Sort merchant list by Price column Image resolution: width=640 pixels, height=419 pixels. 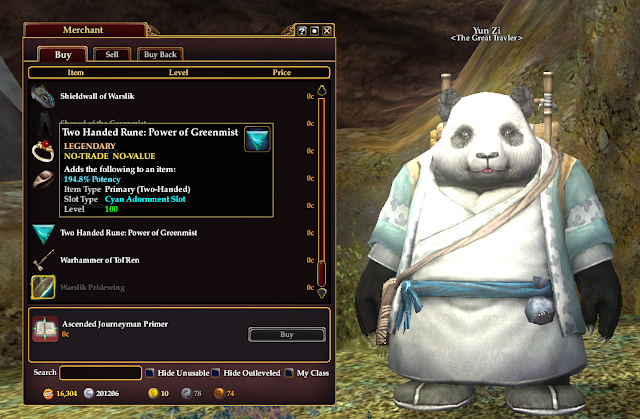281,73
